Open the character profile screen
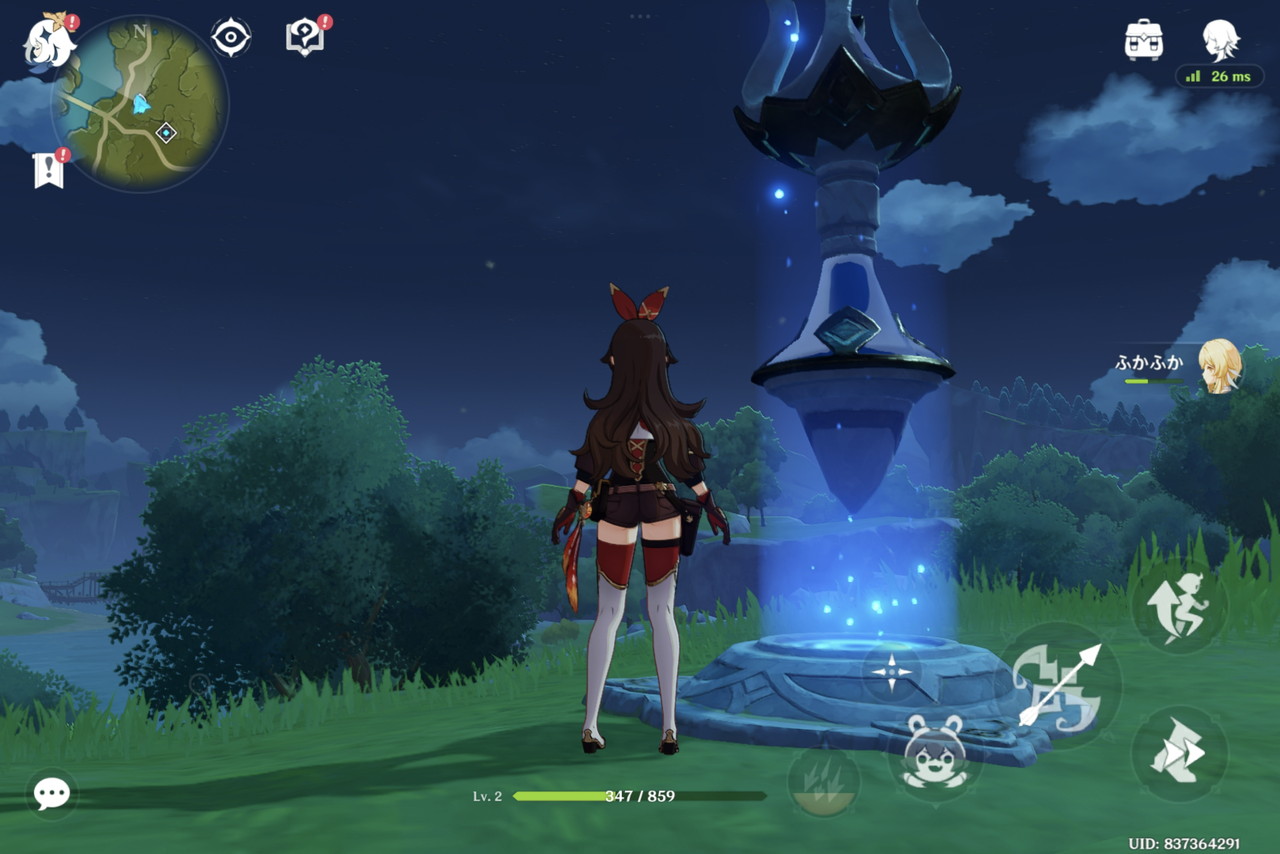This screenshot has width=1280, height=854. point(1221,40)
